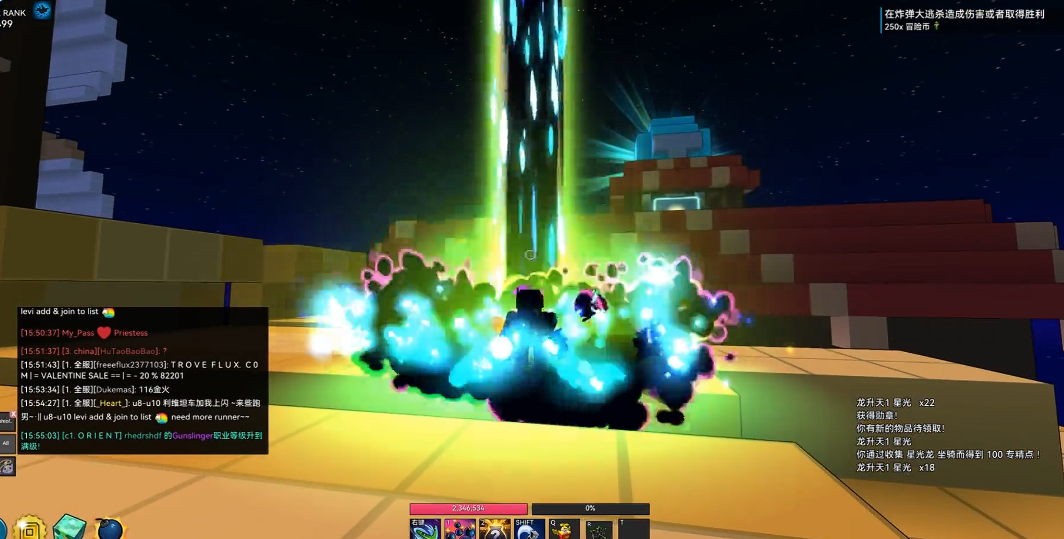Click the blue class emblem beside RANK
This screenshot has height=539, width=1064.
coord(43,11)
